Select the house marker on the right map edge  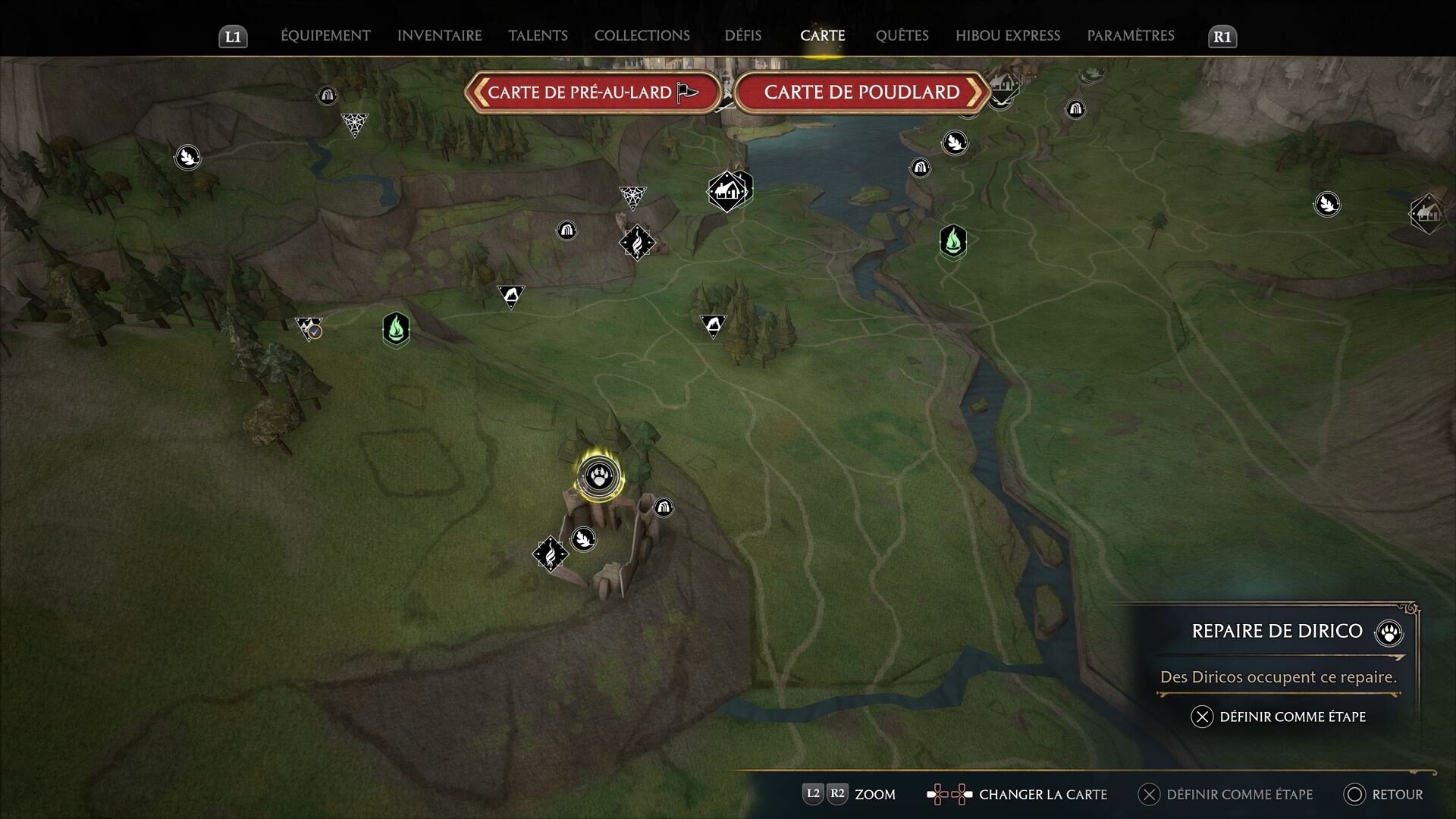coord(1427,212)
